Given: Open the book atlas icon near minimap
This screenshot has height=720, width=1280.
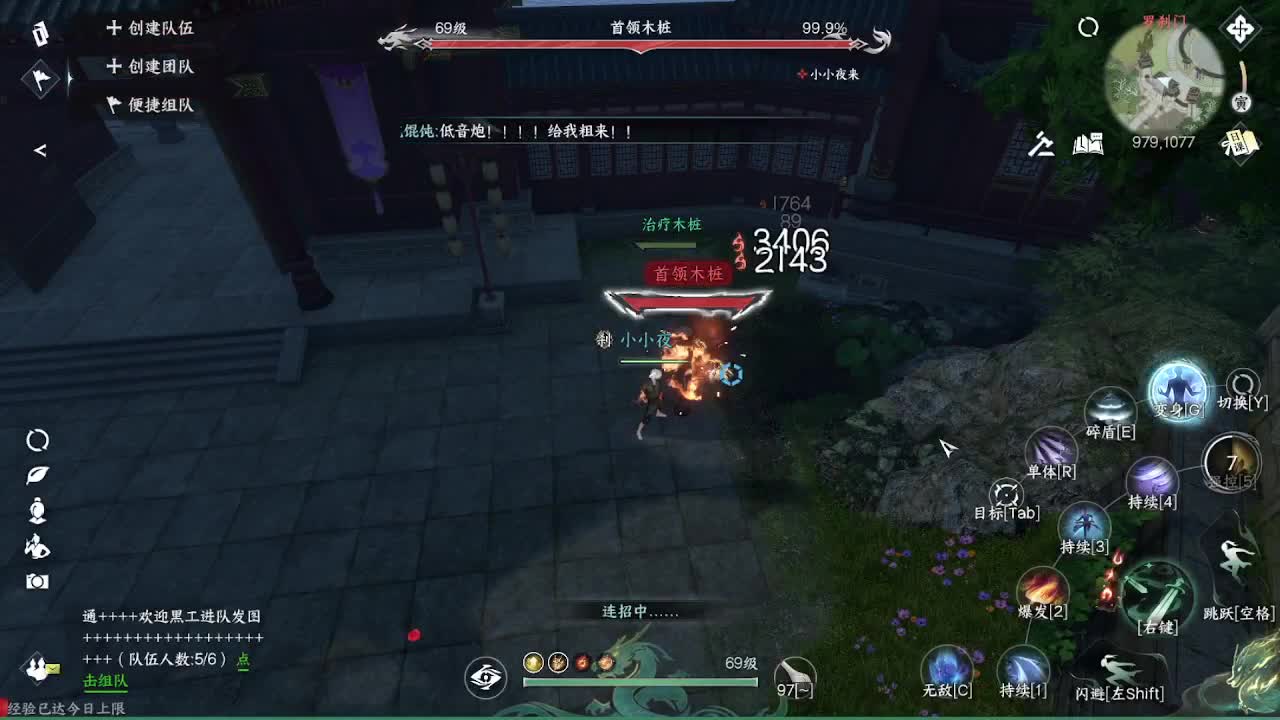Looking at the screenshot, I should tap(1088, 145).
